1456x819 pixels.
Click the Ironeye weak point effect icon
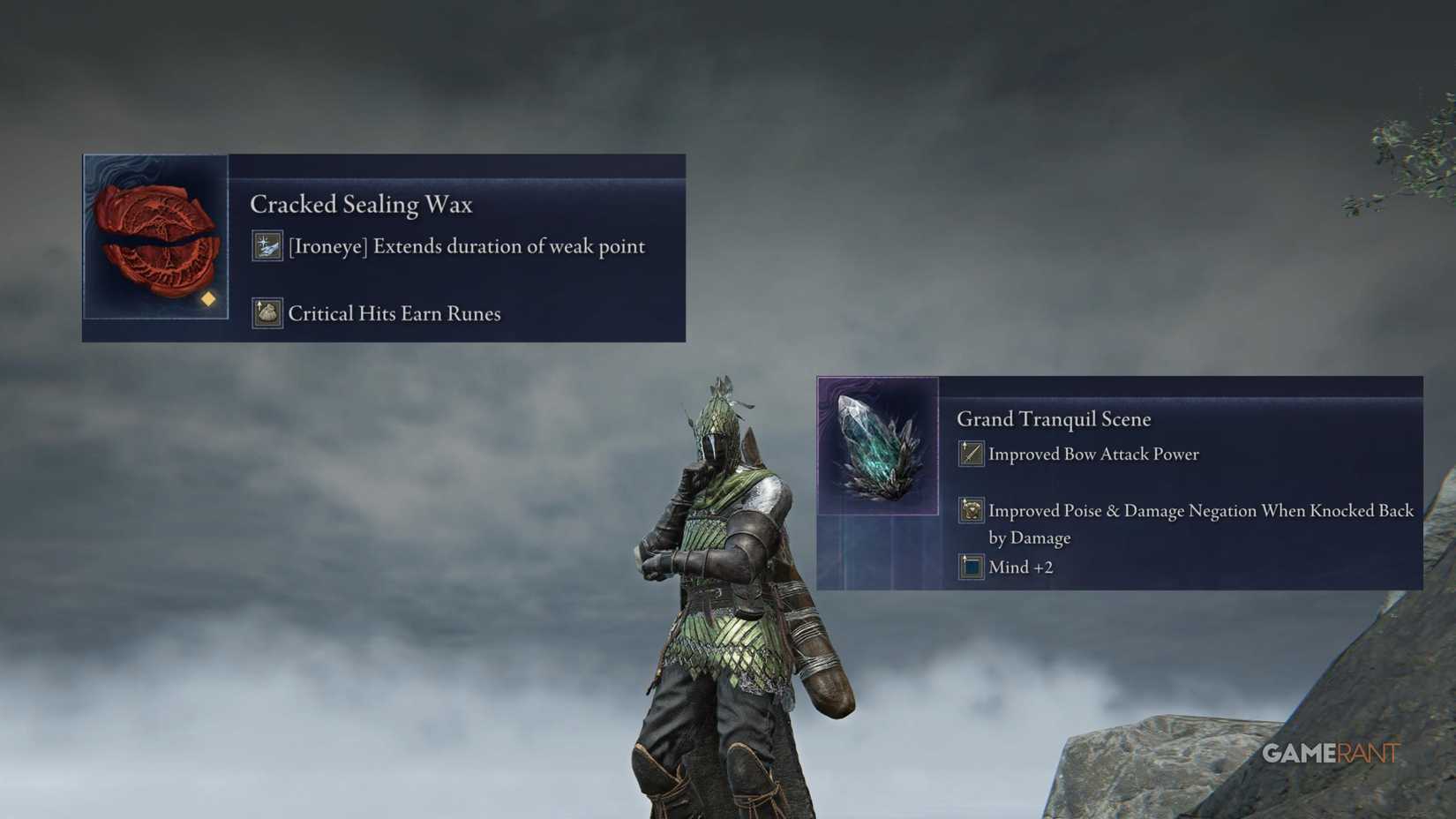pos(266,244)
